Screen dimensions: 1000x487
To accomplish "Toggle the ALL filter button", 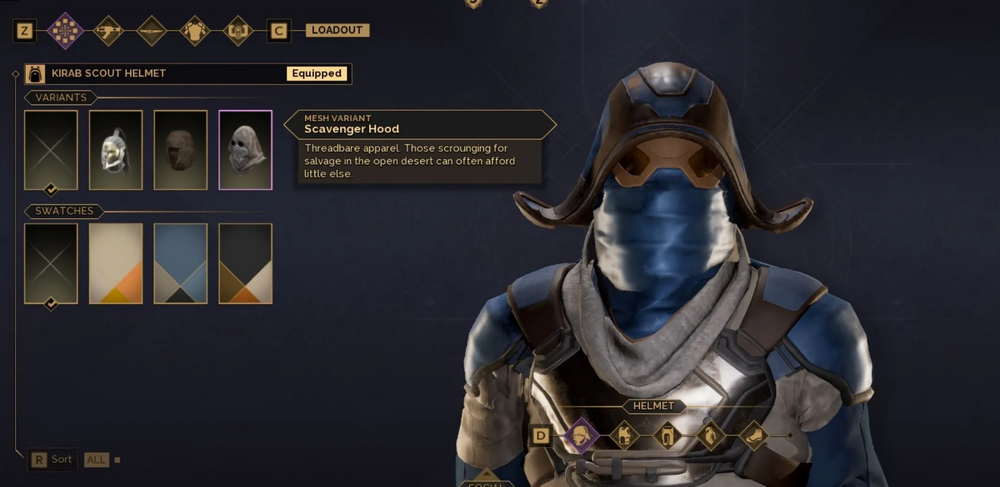I will [x=96, y=460].
